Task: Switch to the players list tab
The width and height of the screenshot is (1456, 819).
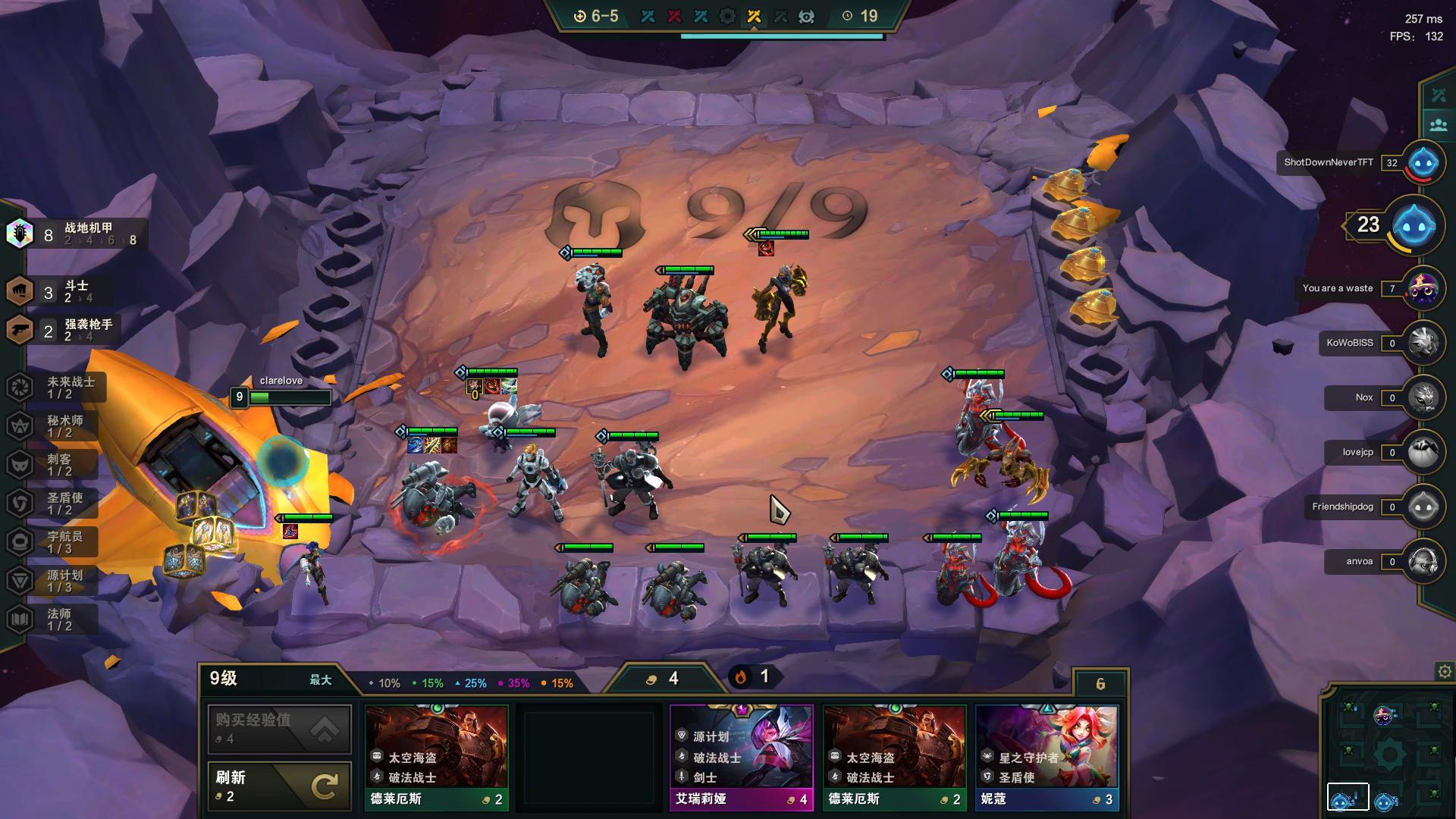Action: 1439,124
